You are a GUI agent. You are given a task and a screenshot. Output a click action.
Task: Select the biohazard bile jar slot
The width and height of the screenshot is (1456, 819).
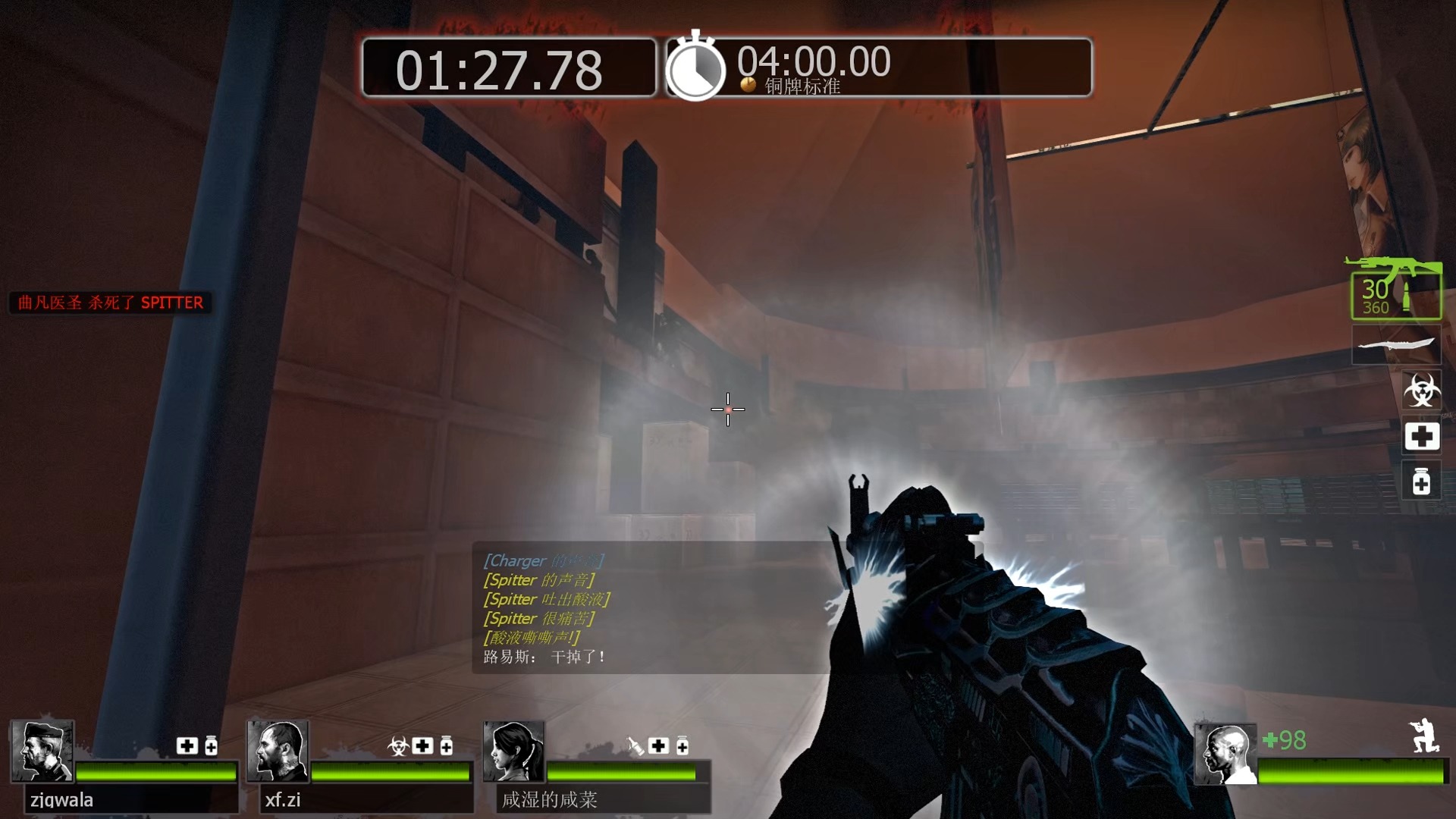pos(1421,391)
